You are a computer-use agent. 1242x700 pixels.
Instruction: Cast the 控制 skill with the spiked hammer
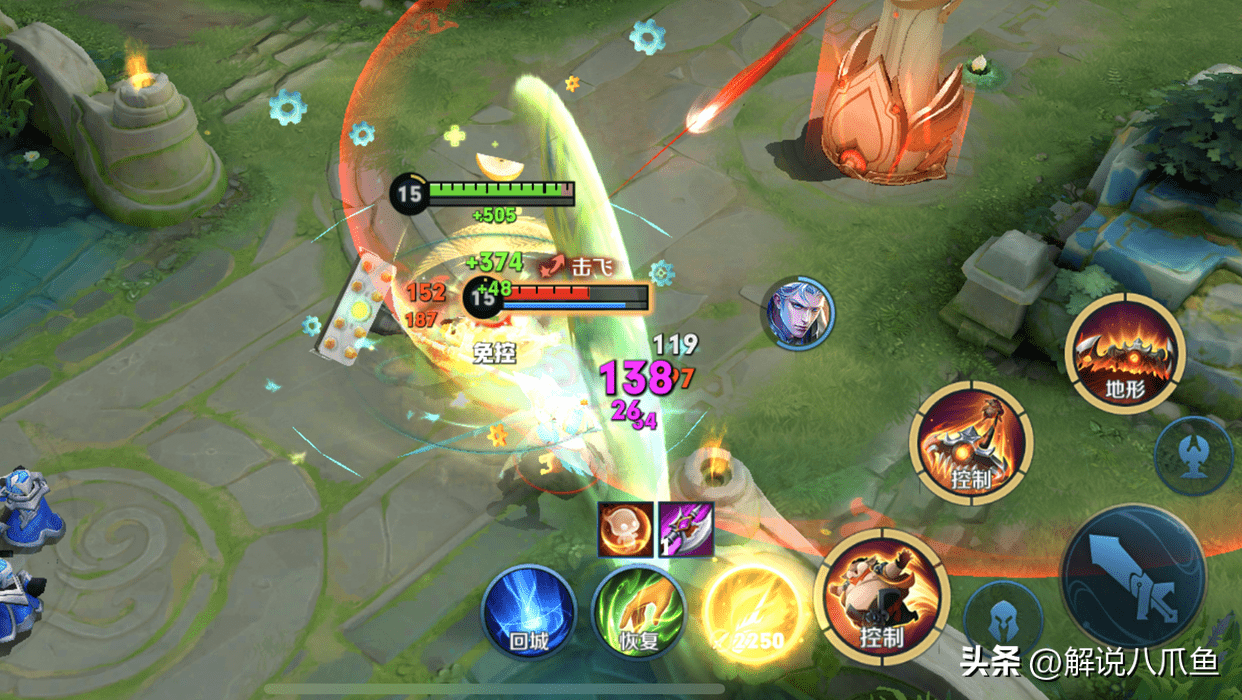969,442
